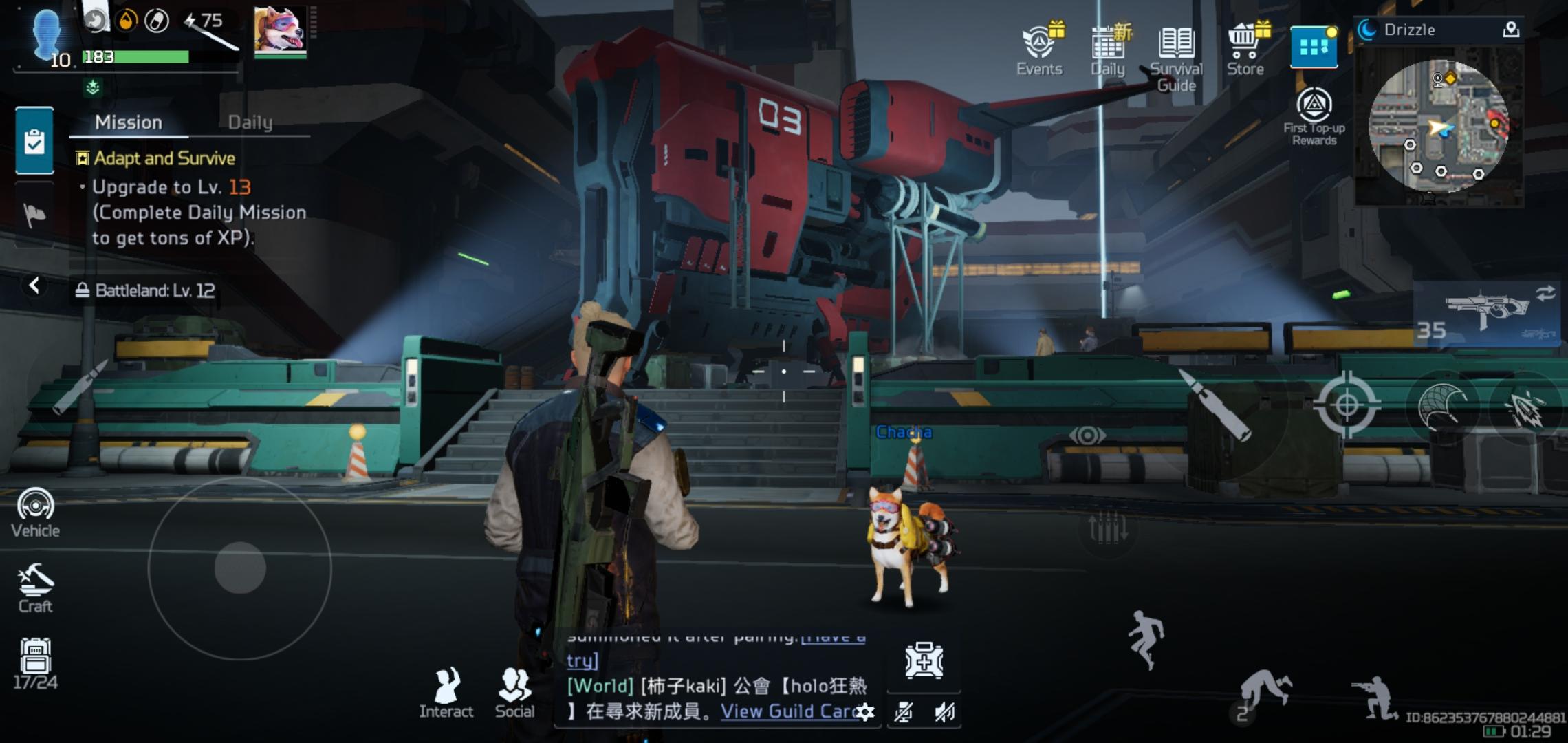Claim First Top-up Rewards
The width and height of the screenshot is (1568, 743).
coord(1314,115)
